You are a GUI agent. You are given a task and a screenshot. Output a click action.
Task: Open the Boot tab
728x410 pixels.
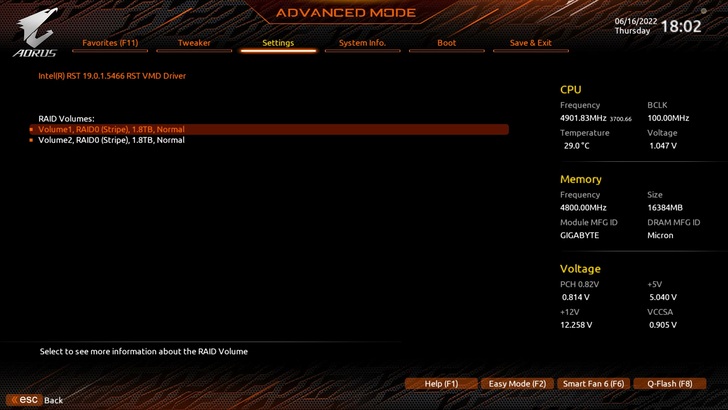[447, 43]
